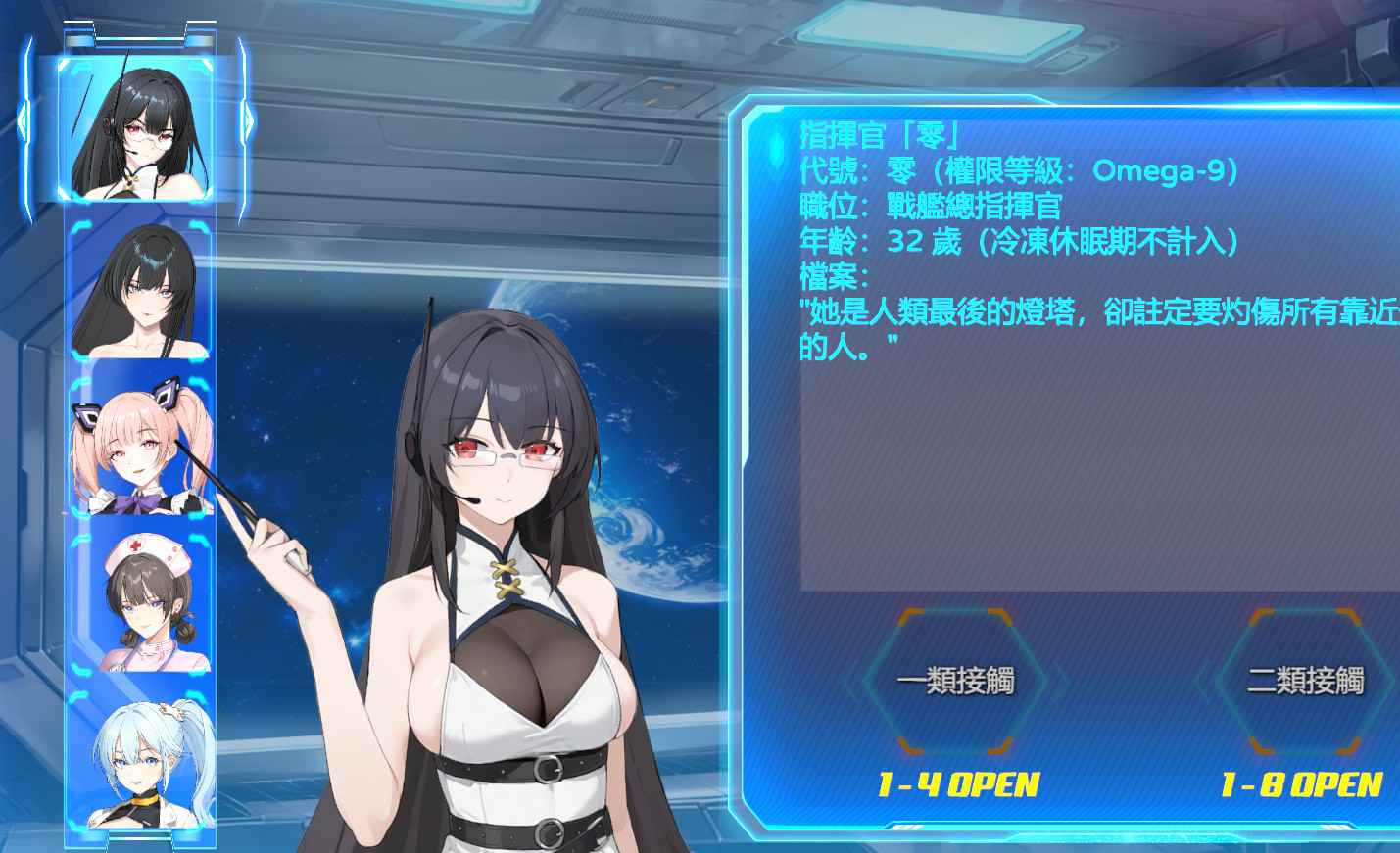Select the nurse character portrait

140,603
